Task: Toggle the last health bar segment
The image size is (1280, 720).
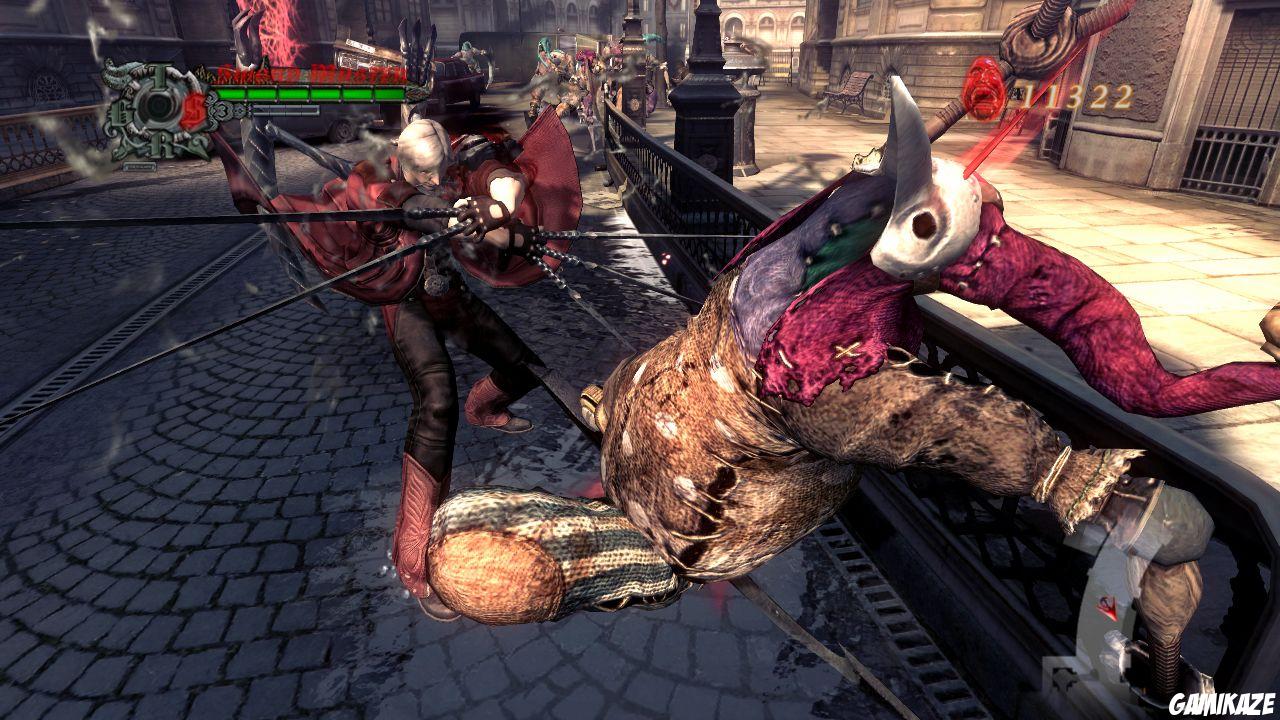Action: click(388, 93)
